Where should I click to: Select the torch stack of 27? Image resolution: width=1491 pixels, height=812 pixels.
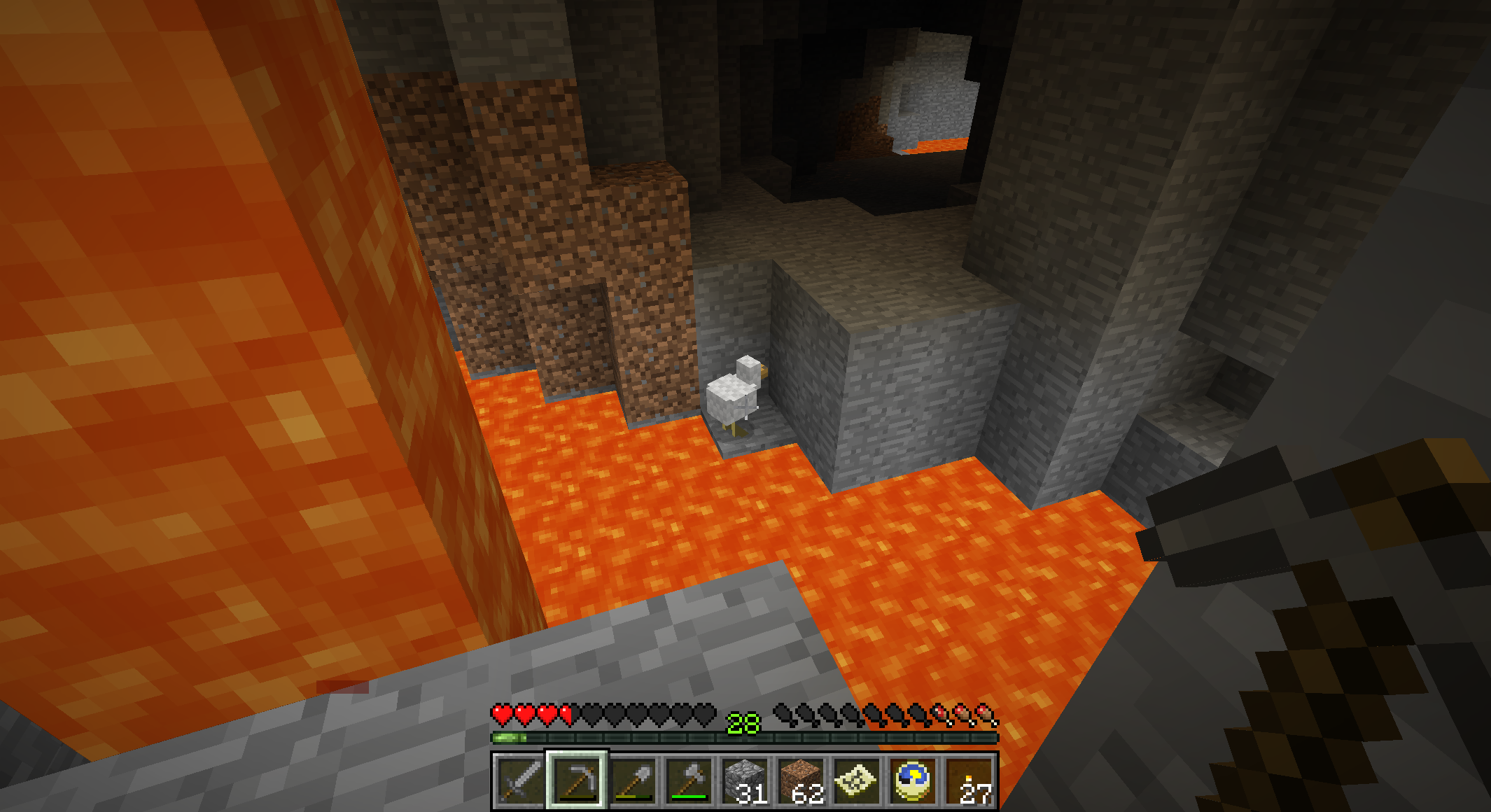click(969, 780)
